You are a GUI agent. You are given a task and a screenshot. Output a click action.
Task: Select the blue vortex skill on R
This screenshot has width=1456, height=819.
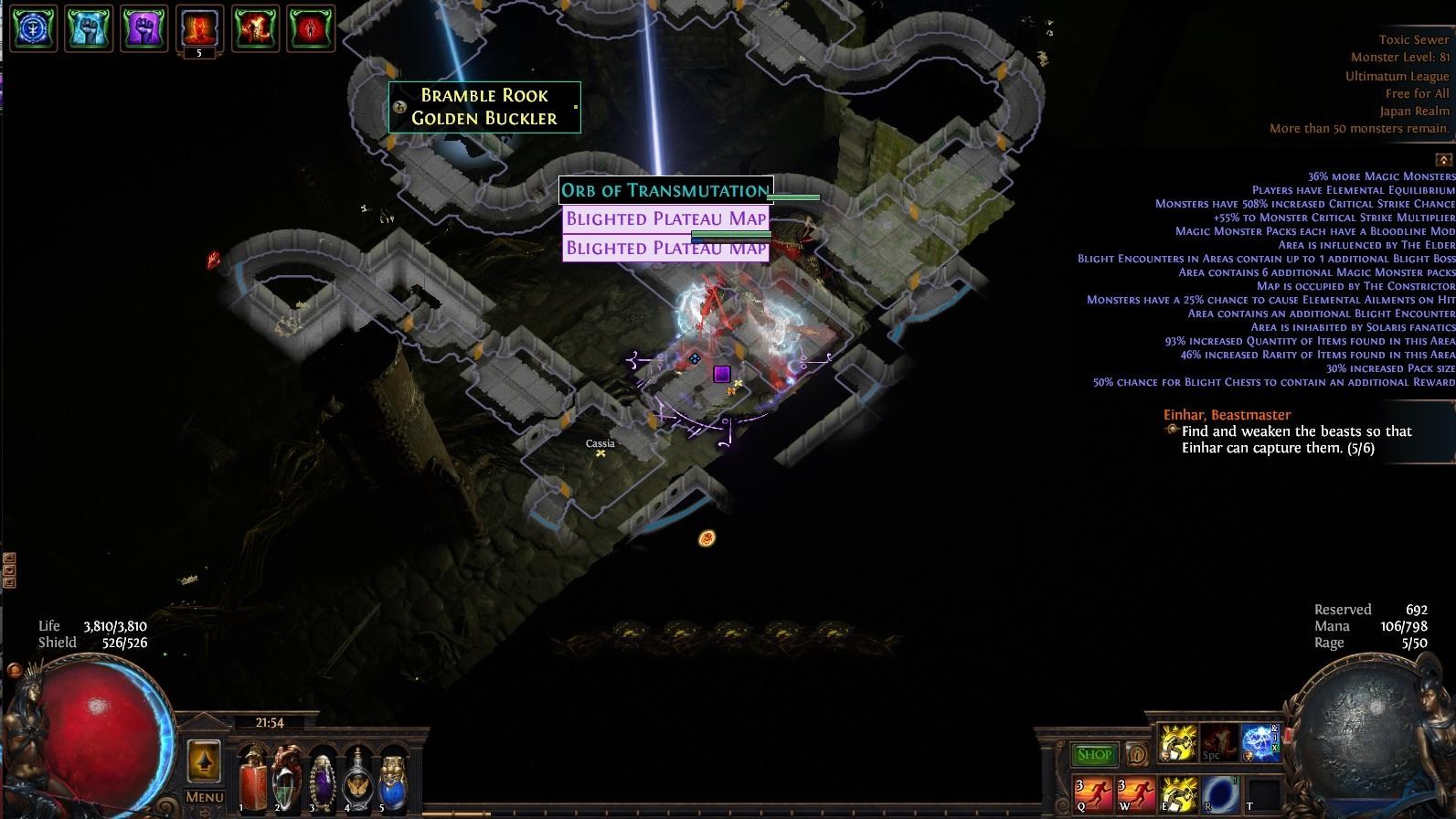point(1219,792)
